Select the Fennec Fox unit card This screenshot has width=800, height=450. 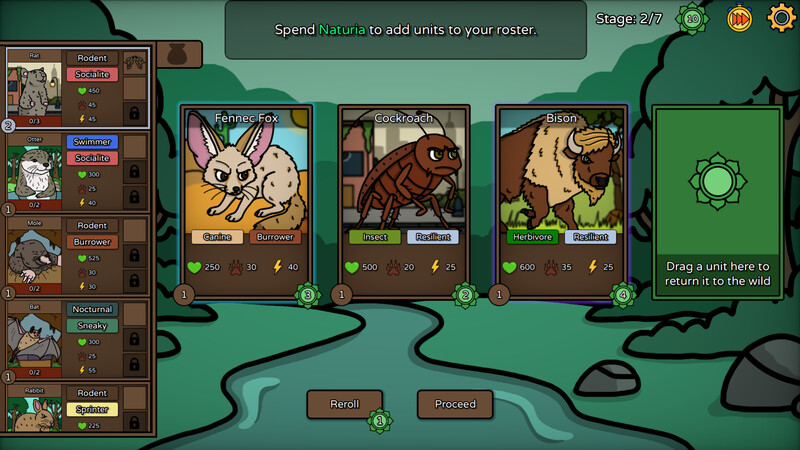tap(246, 200)
